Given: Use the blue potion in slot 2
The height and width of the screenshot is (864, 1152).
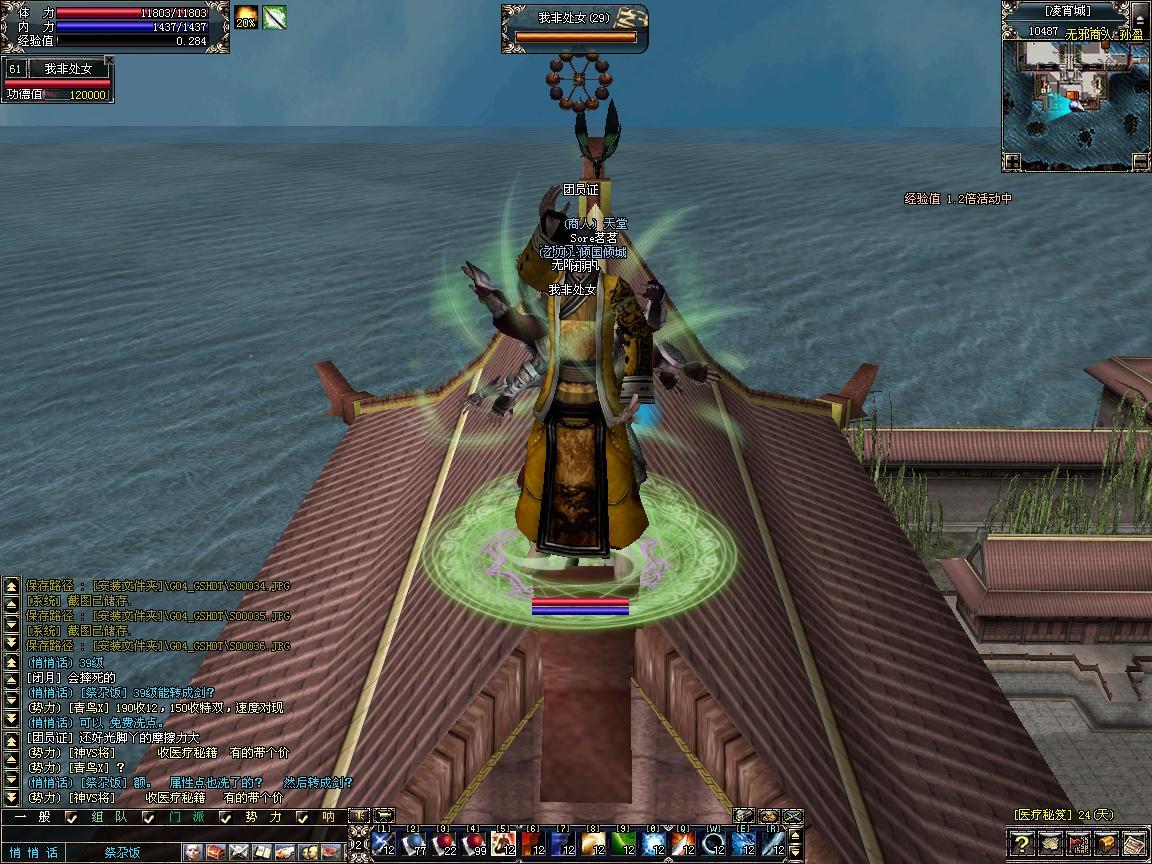Looking at the screenshot, I should 414,842.
